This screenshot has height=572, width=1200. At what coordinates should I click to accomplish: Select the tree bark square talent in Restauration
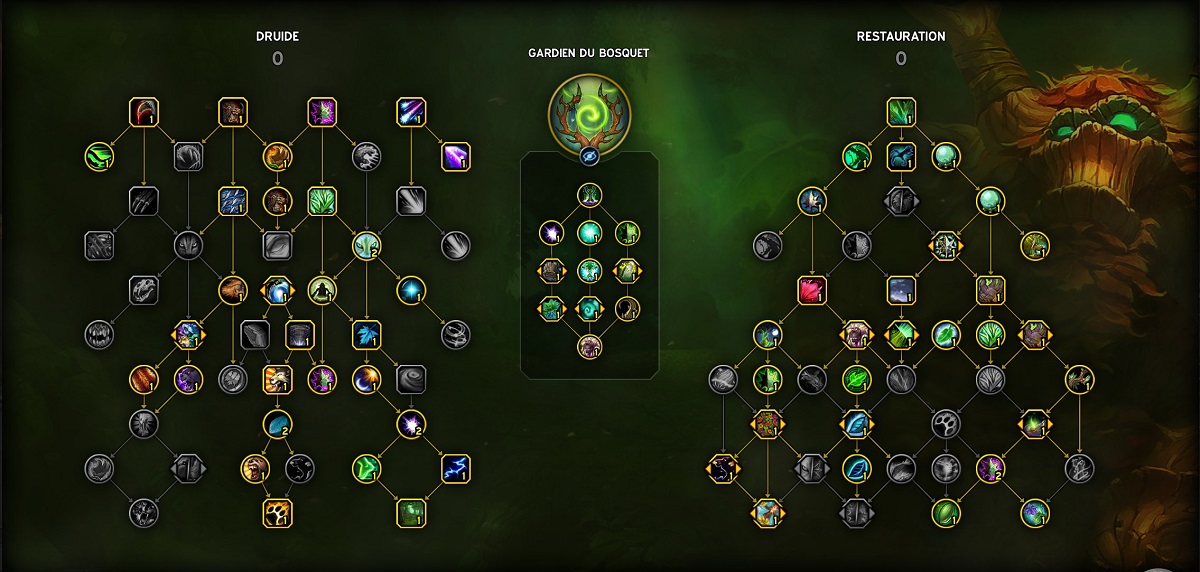point(990,290)
